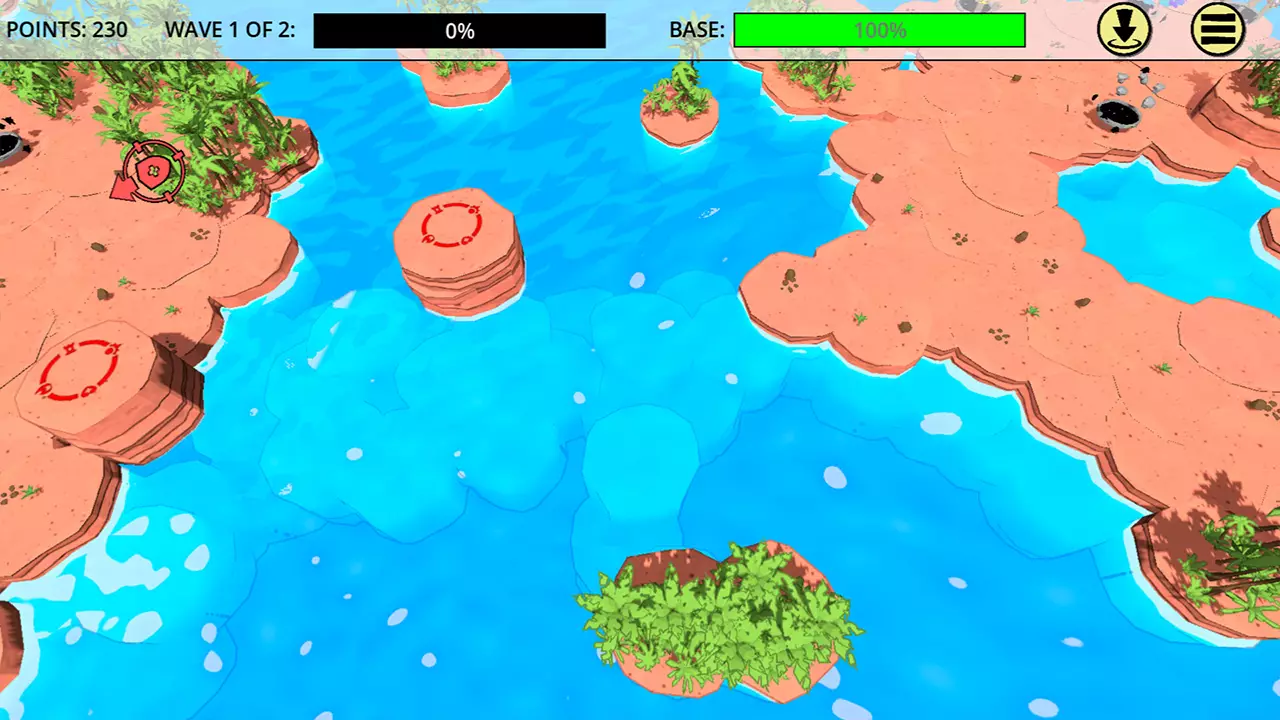Click the circular tower build spot on the small island
The image size is (1280, 720).
449,227
